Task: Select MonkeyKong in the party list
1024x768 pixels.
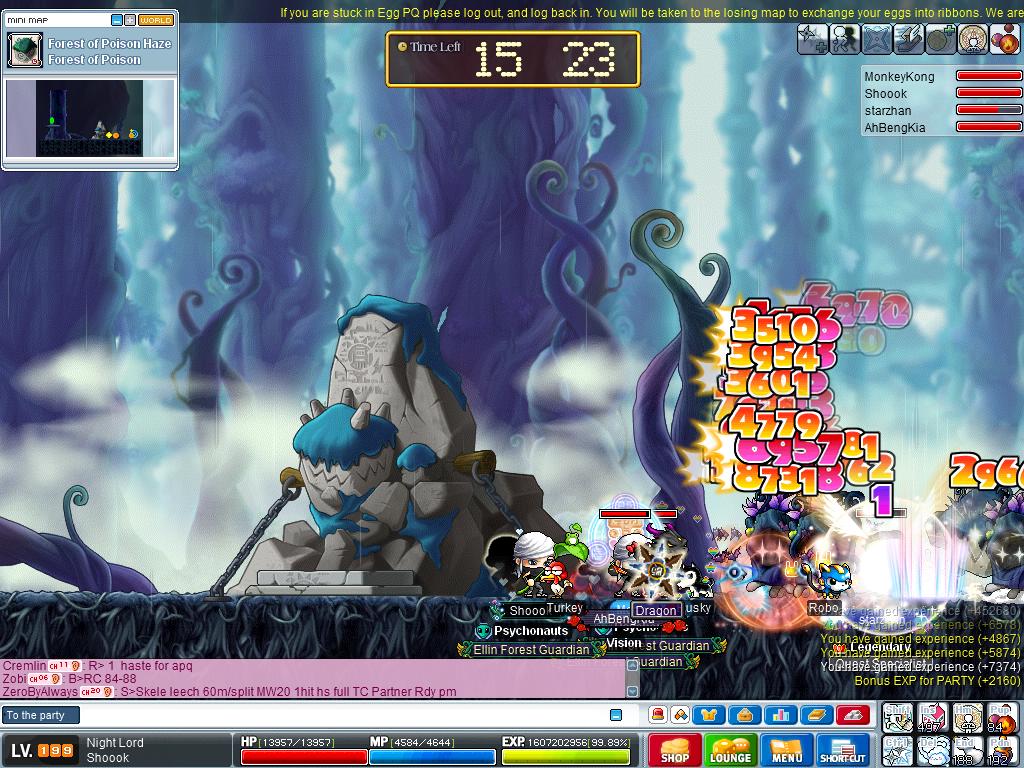Action: (900, 77)
